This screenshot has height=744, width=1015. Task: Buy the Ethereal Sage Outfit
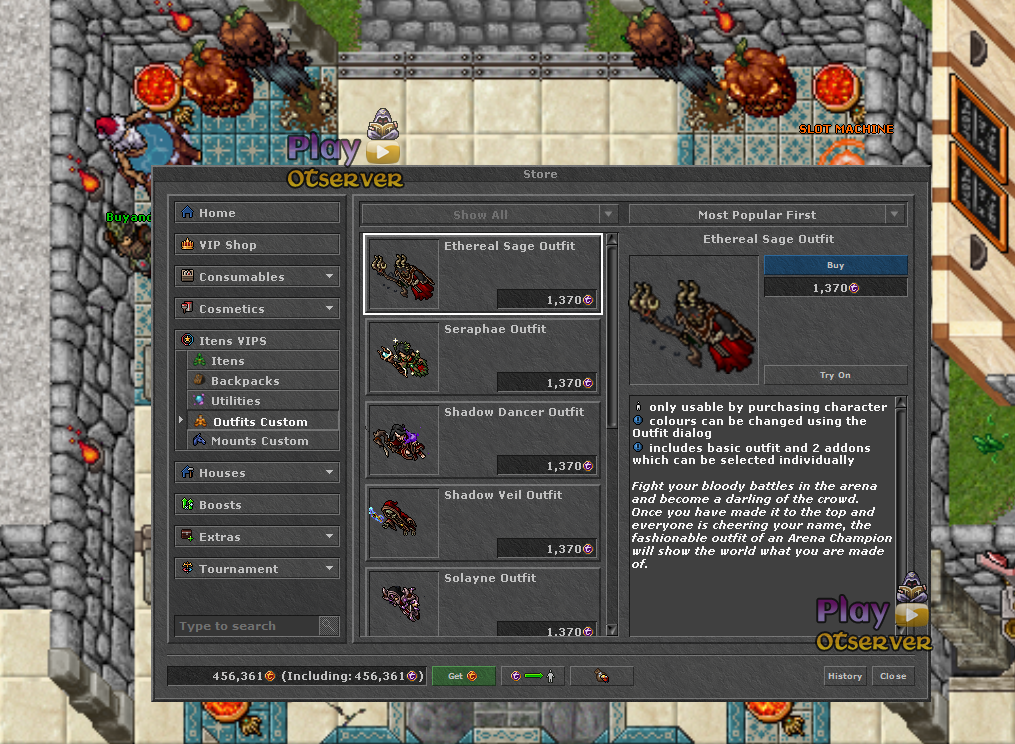pos(835,266)
